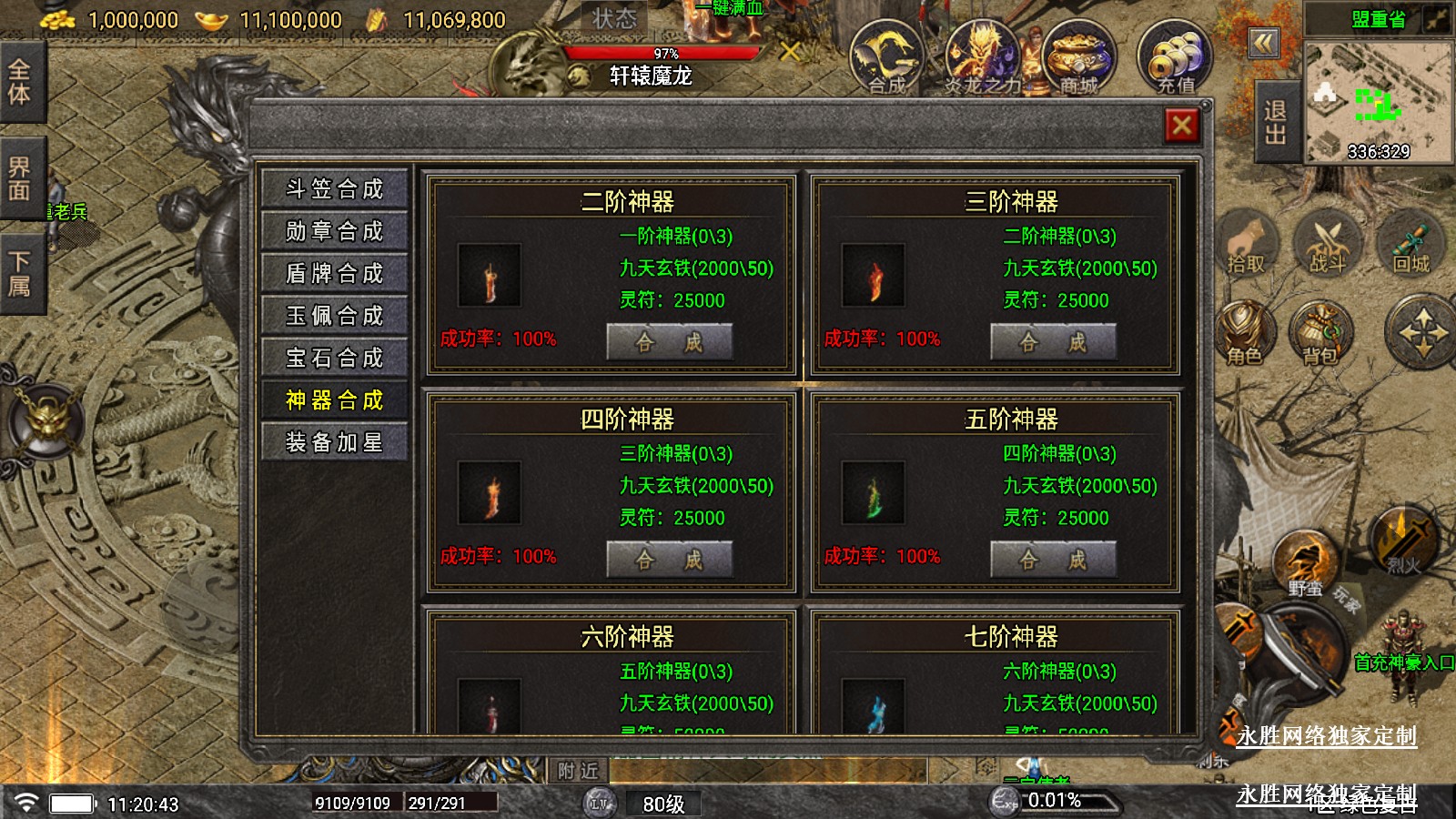Screen dimensions: 1456x819
Task: Open the 背包 bag icon
Action: click(1320, 333)
